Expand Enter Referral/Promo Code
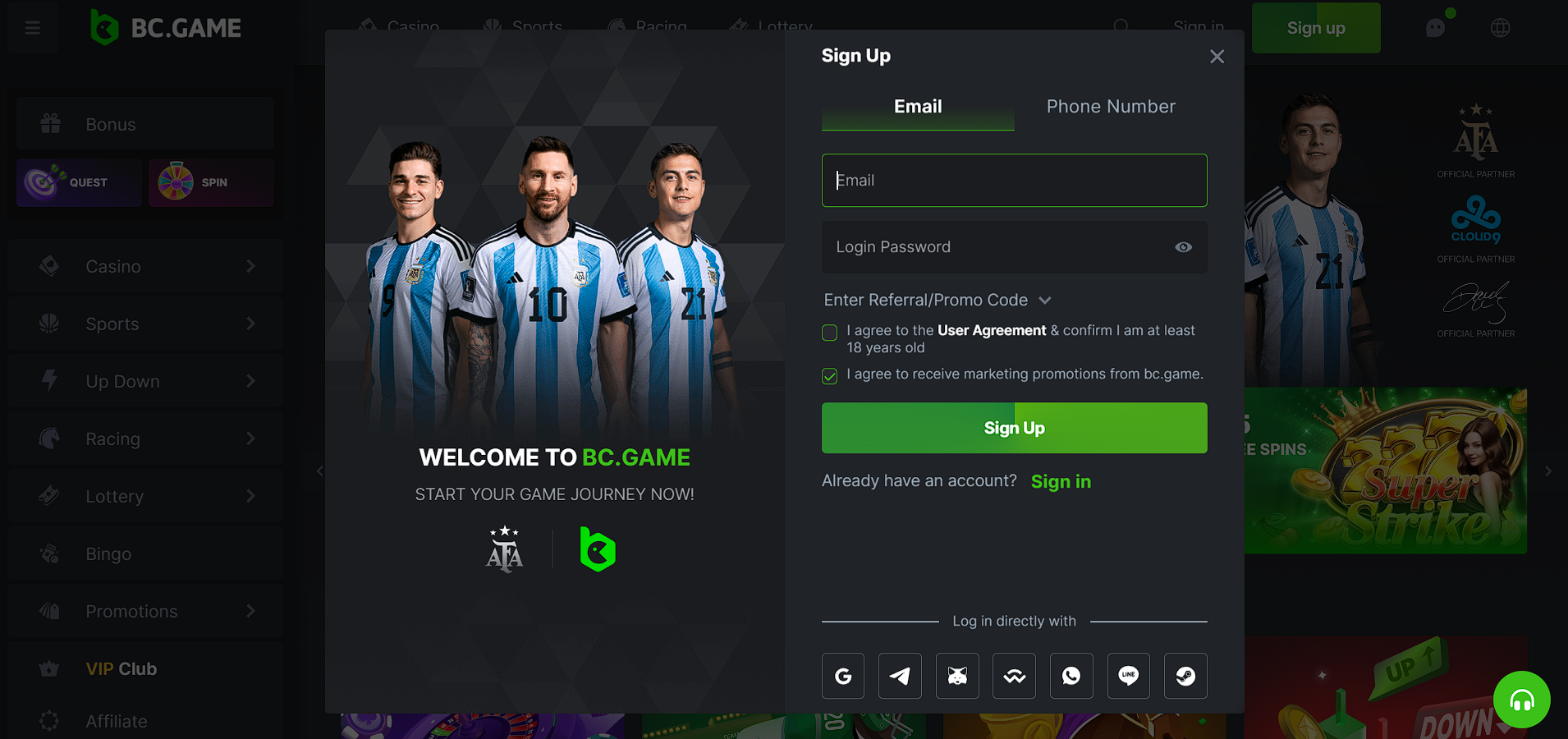This screenshot has height=739, width=1568. coord(937,301)
